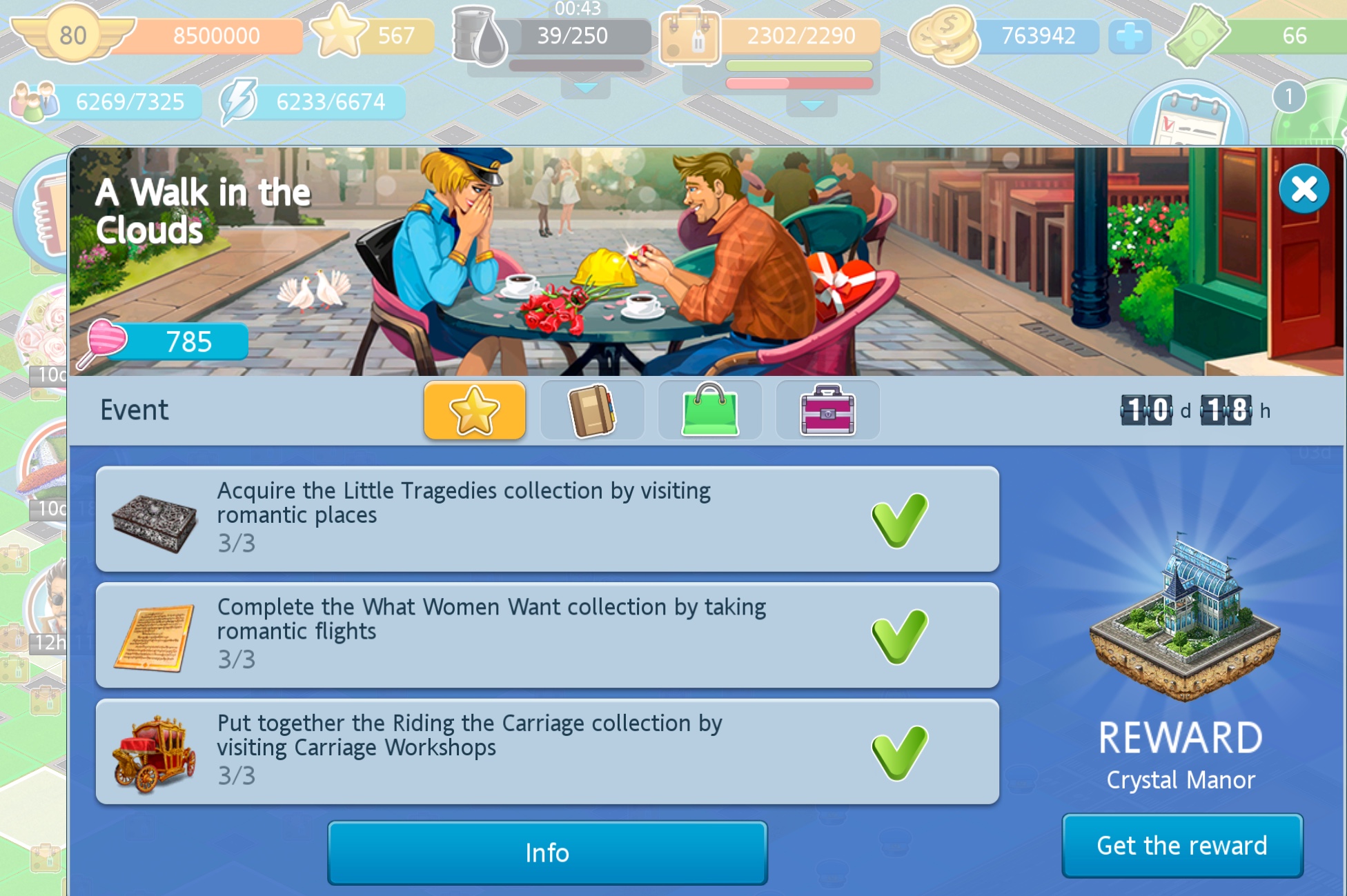Viewport: 1347px width, 896px height.
Task: Select the Little Tragedies collection task row
Action: [x=547, y=519]
